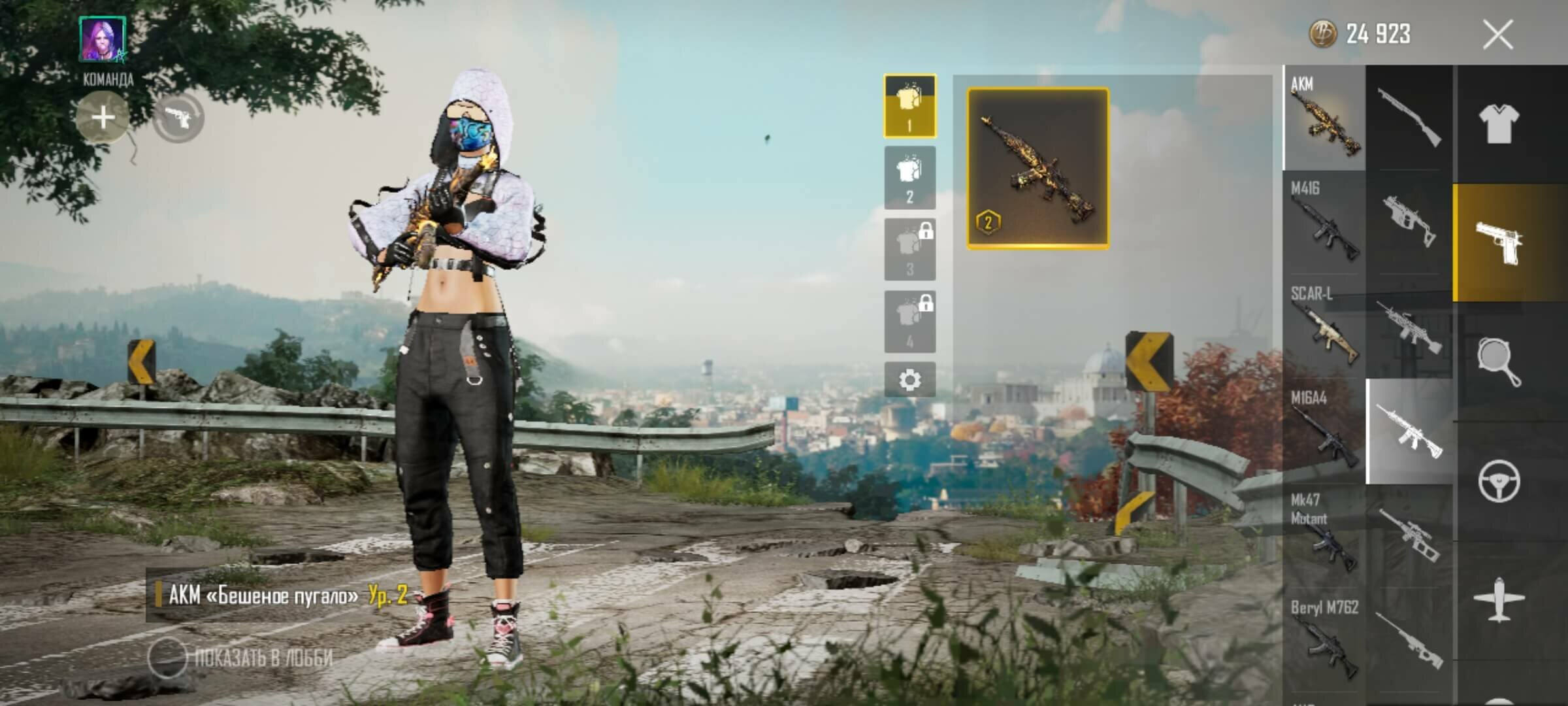The width and height of the screenshot is (1568, 706).
Task: Click the round pistol icon near the avatar
Action: [x=178, y=118]
